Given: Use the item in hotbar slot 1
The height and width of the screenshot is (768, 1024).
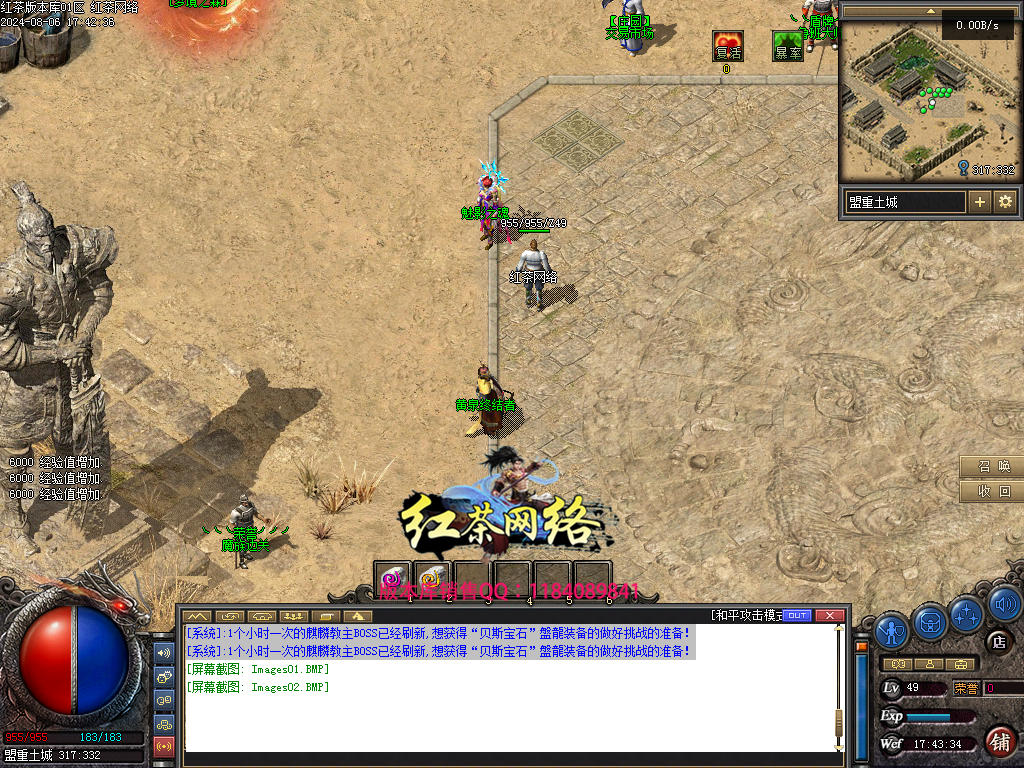Looking at the screenshot, I should (x=393, y=579).
